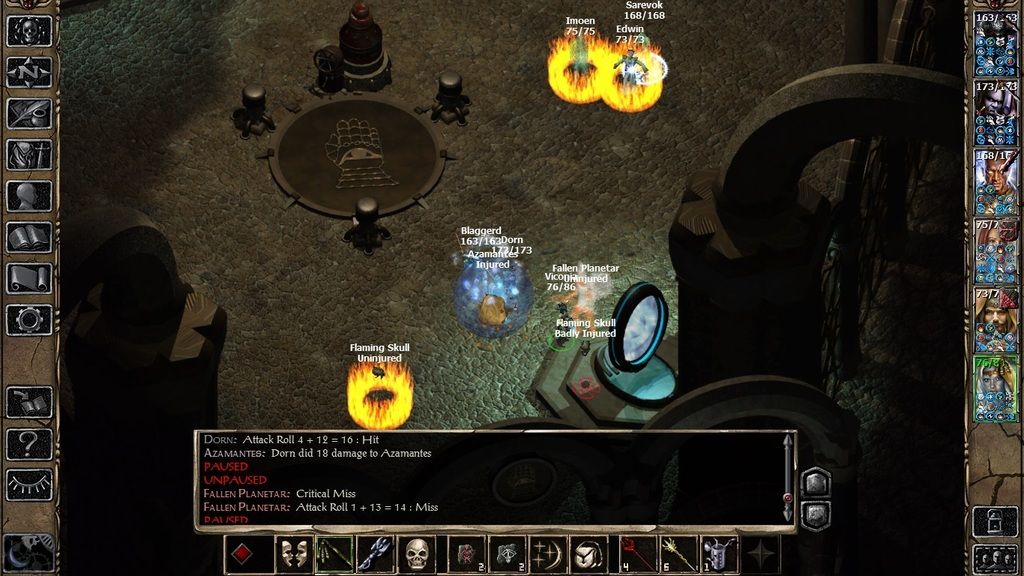Toggle the party AI padlock button
Viewport: 1024px width, 576px height.
tap(995, 520)
